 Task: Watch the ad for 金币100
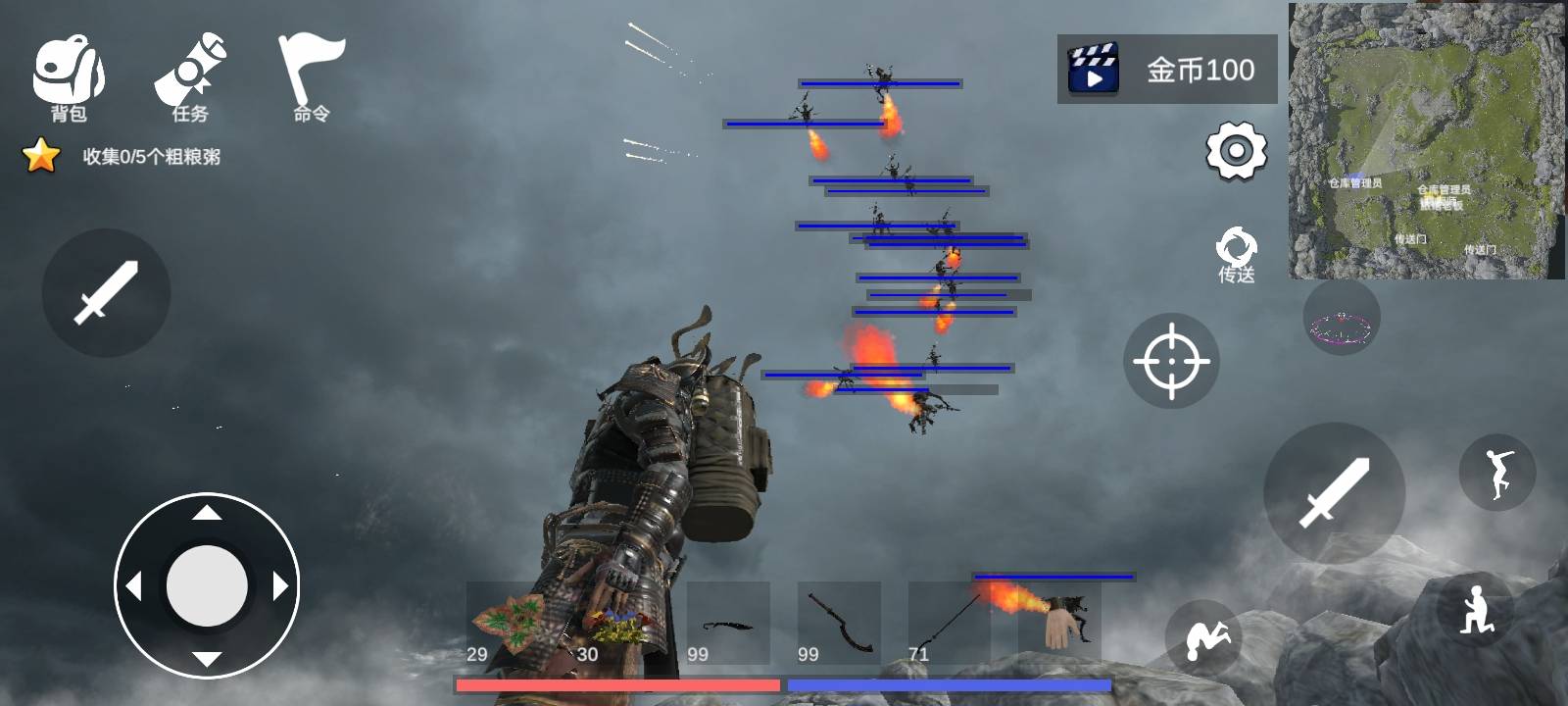click(x=1166, y=69)
